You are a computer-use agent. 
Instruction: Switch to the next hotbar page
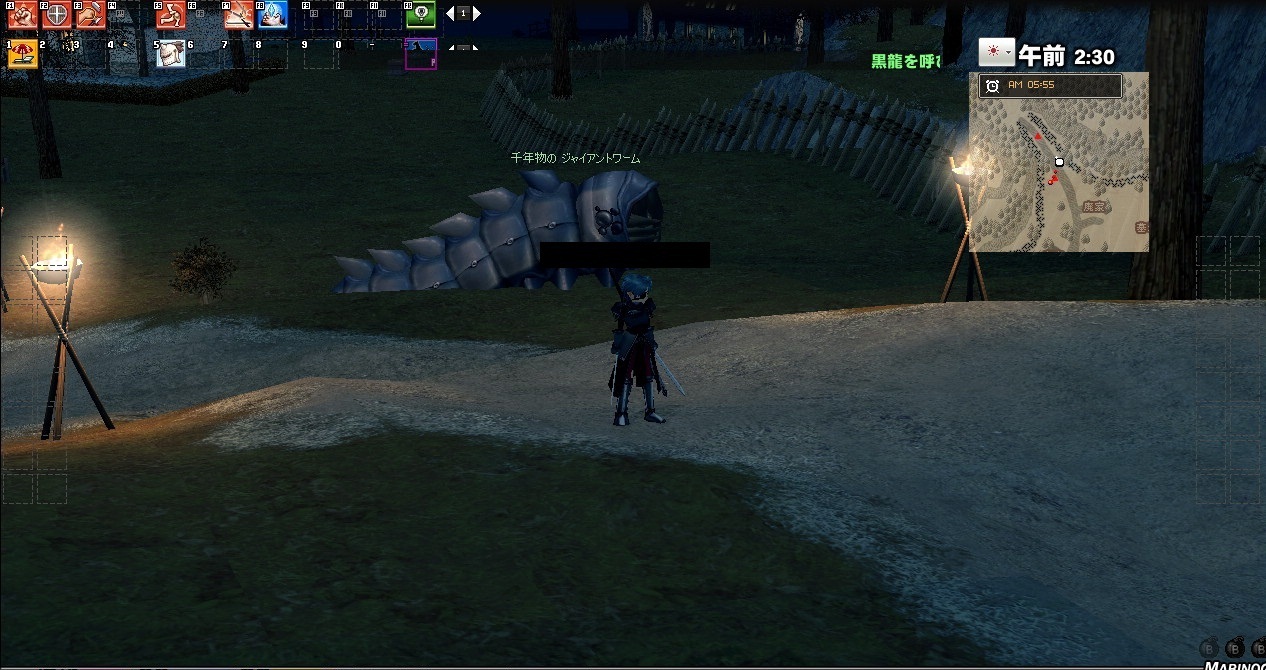pyautogui.click(x=477, y=14)
